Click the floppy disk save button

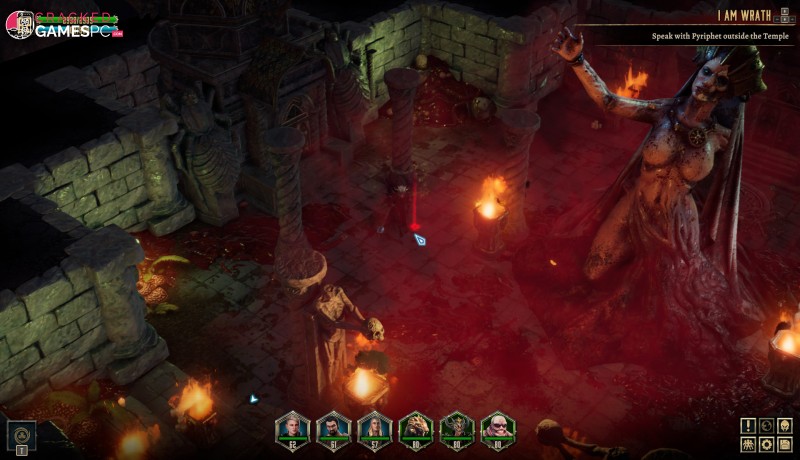click(784, 443)
